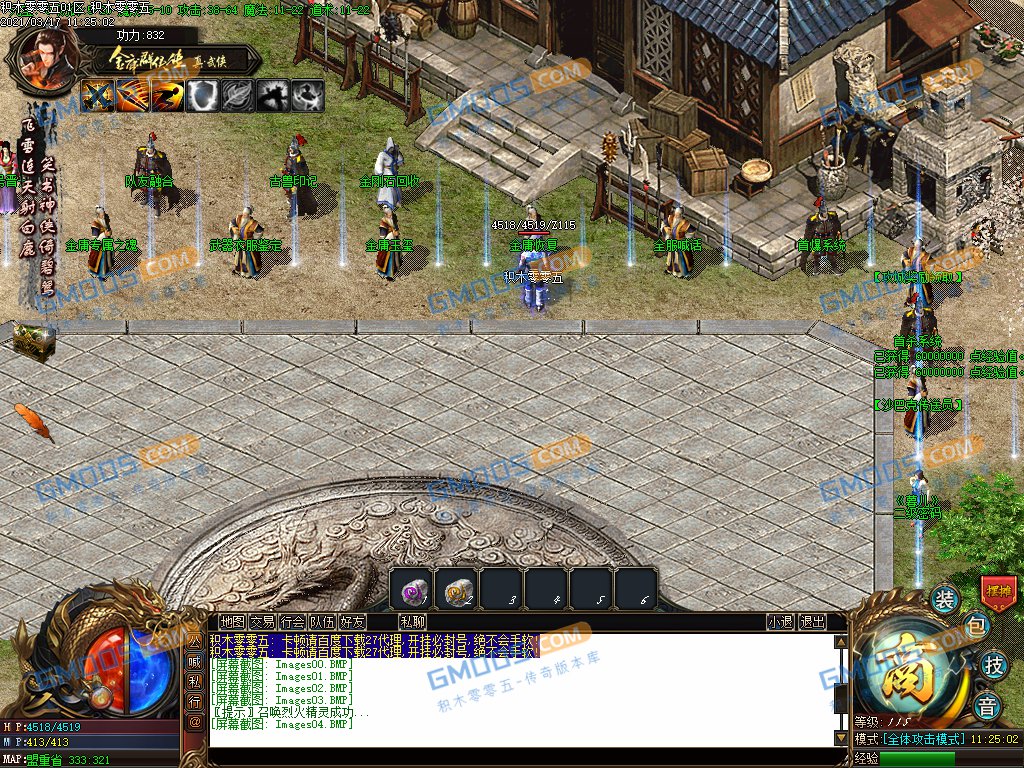Open the 装 equipment panel
This screenshot has width=1024, height=768.
point(944,600)
